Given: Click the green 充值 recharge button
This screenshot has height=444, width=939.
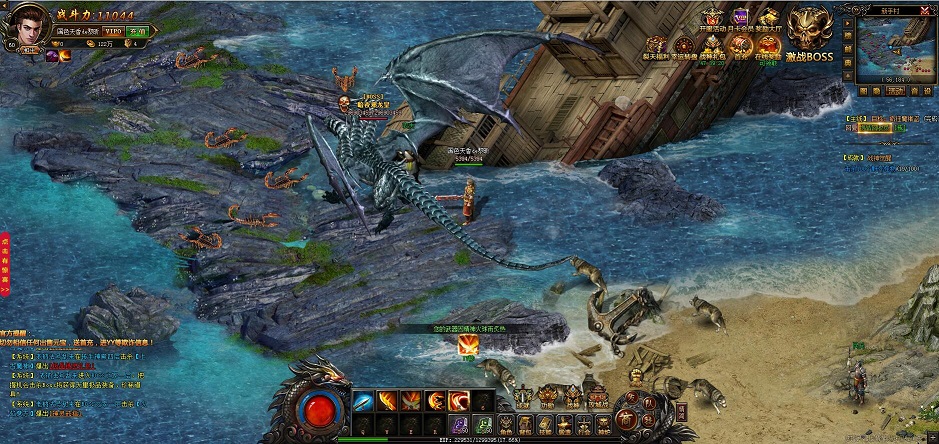Looking at the screenshot, I should 136,33.
